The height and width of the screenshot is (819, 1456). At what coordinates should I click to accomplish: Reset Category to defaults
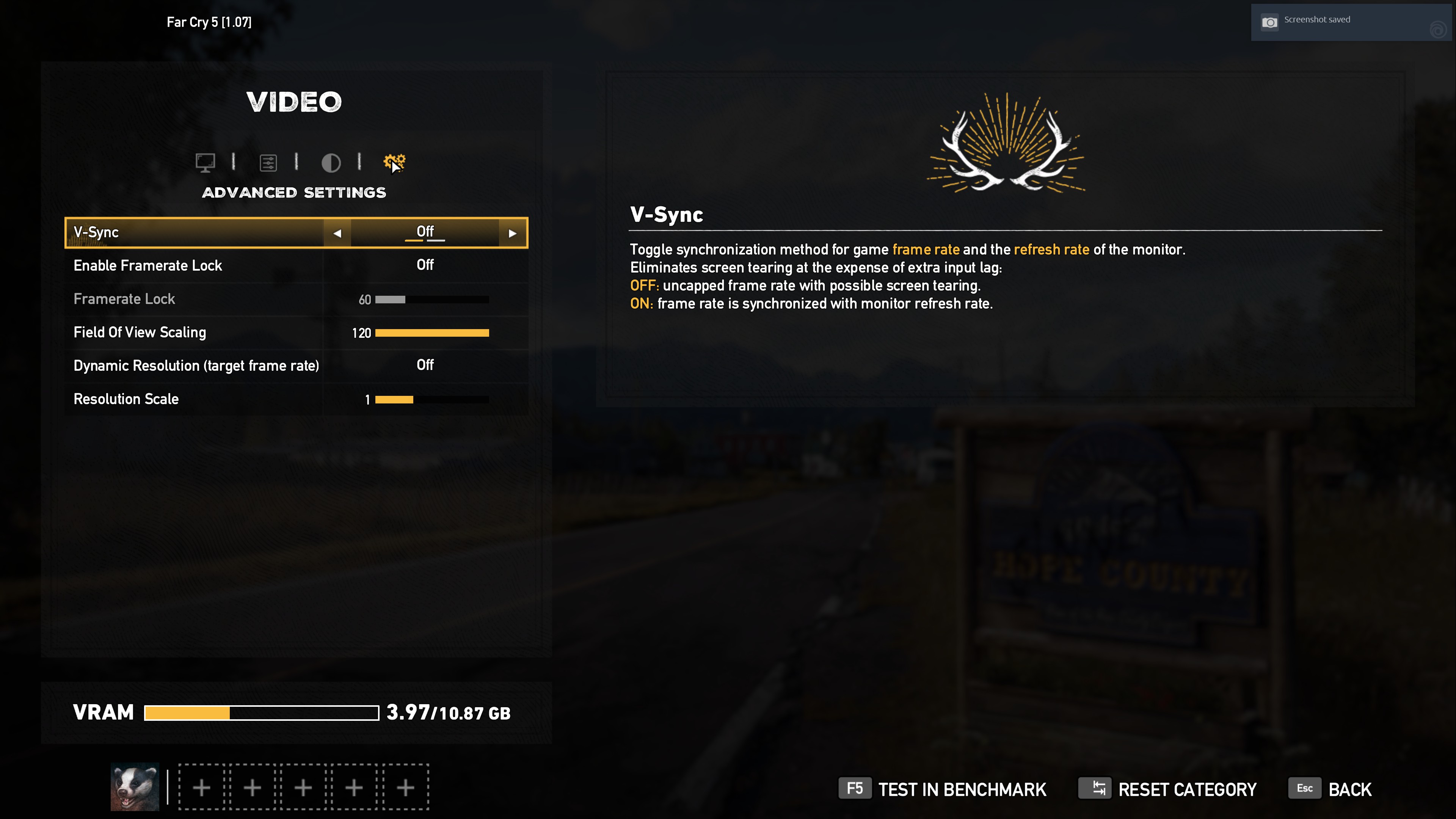pyautogui.click(x=1167, y=789)
